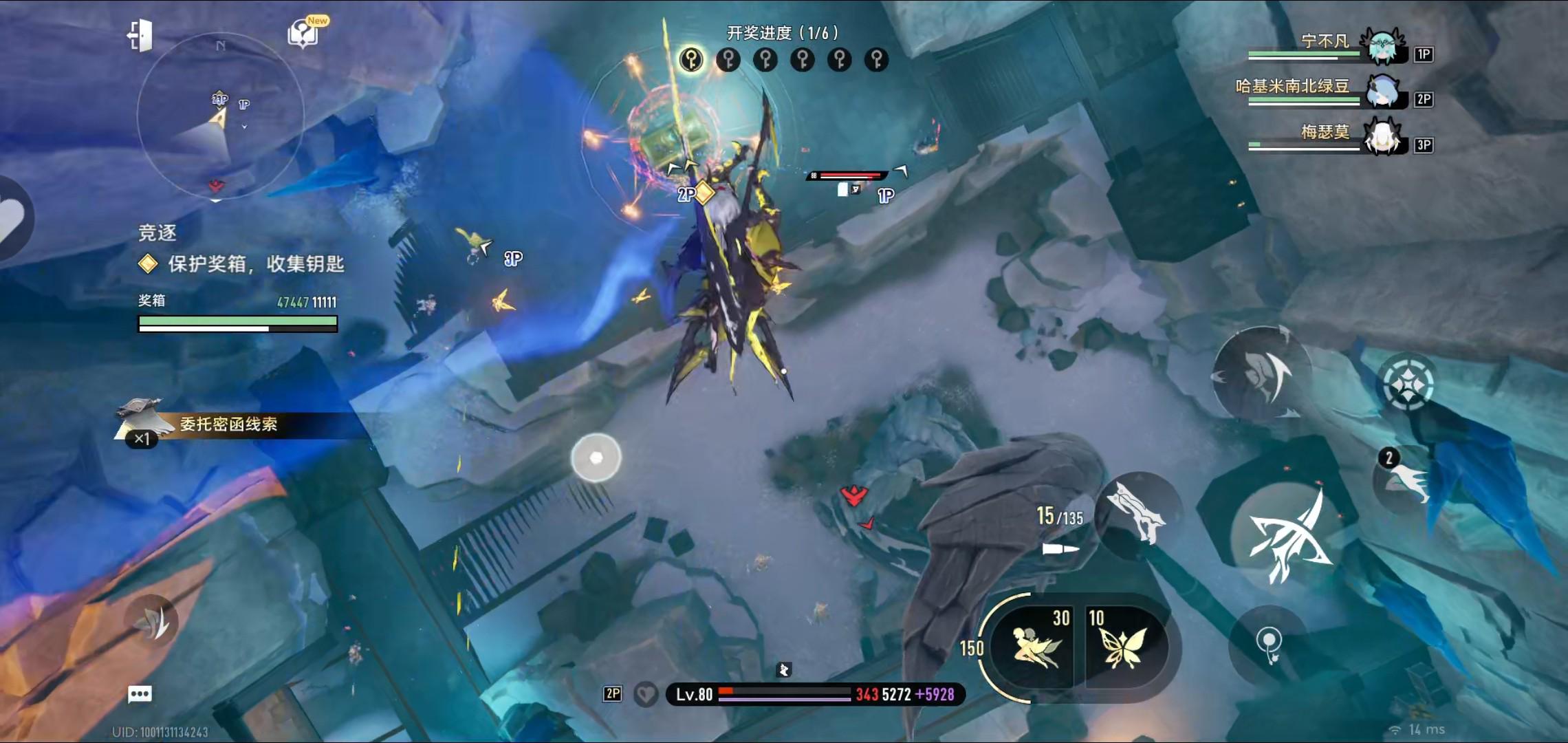1568x743 pixels.
Task: Tap the virtual joystick knob
Action: (x=596, y=457)
